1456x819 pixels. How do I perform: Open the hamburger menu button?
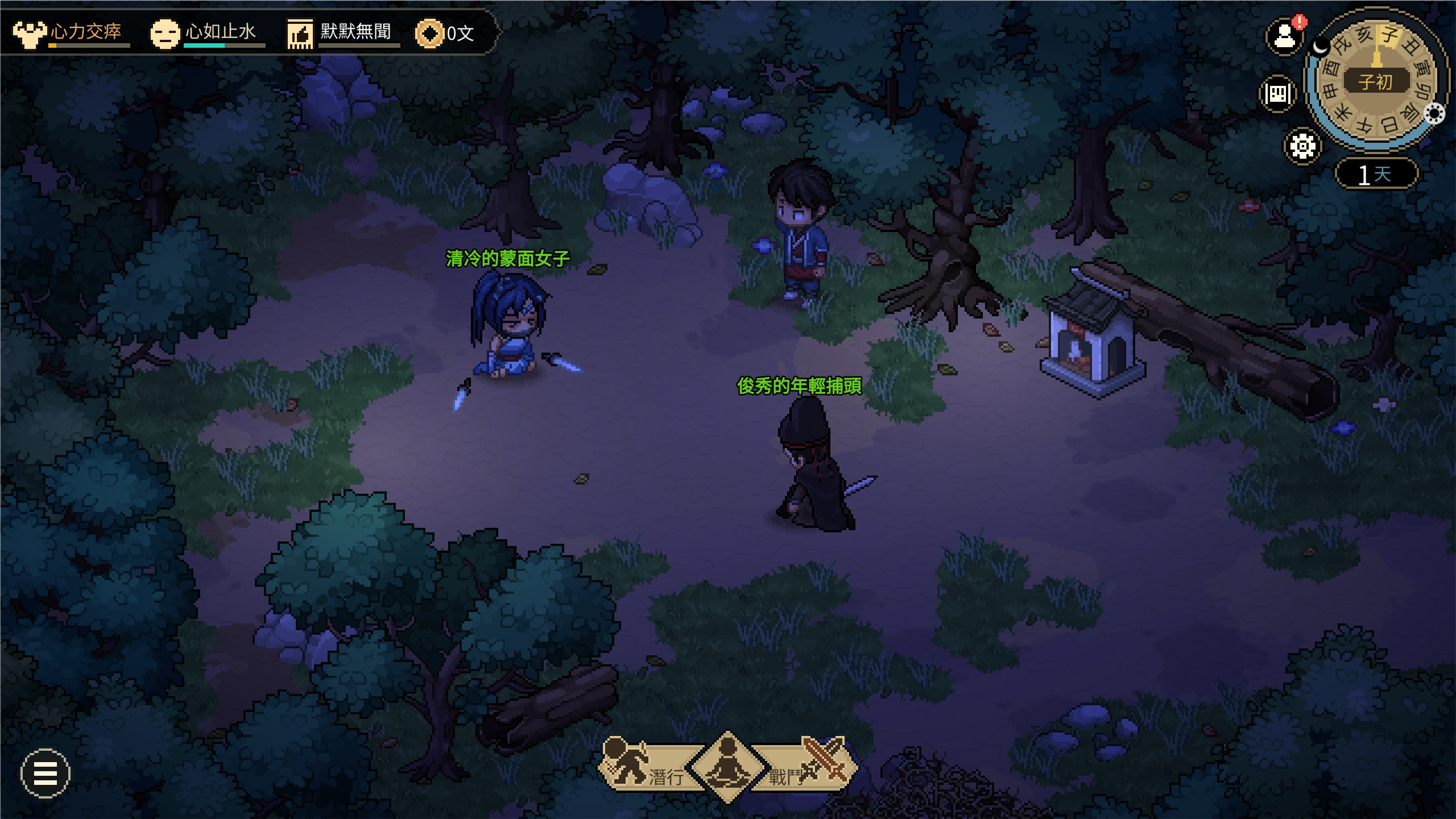point(45,773)
